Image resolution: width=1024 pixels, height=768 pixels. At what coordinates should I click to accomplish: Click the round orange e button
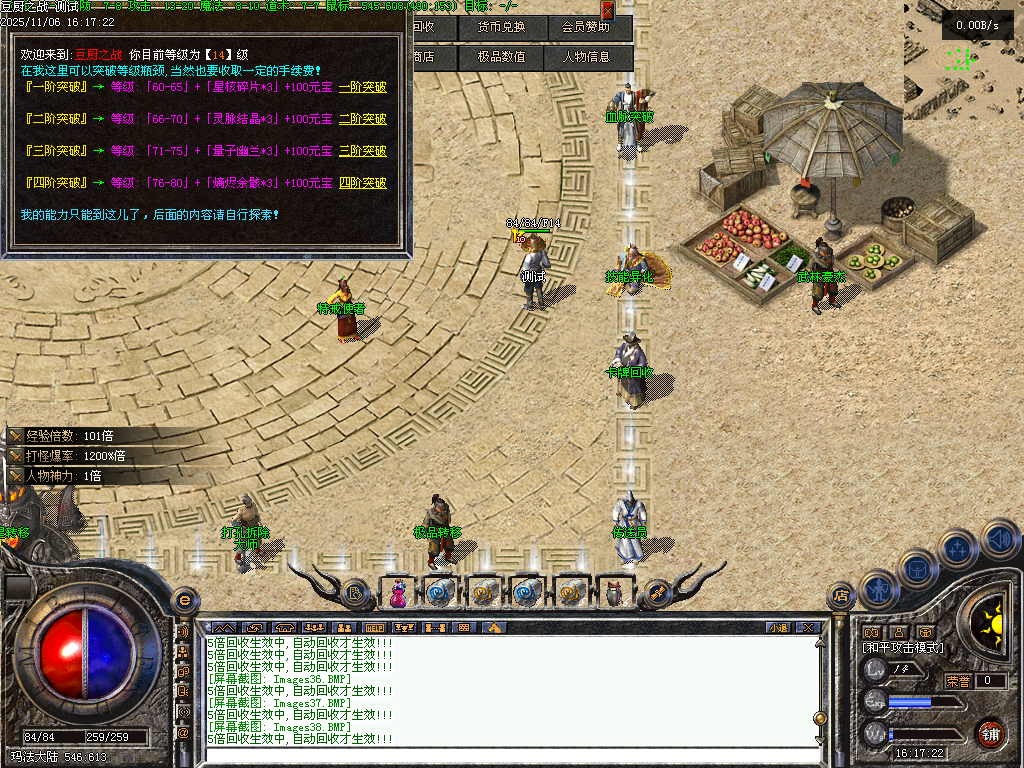[184, 599]
